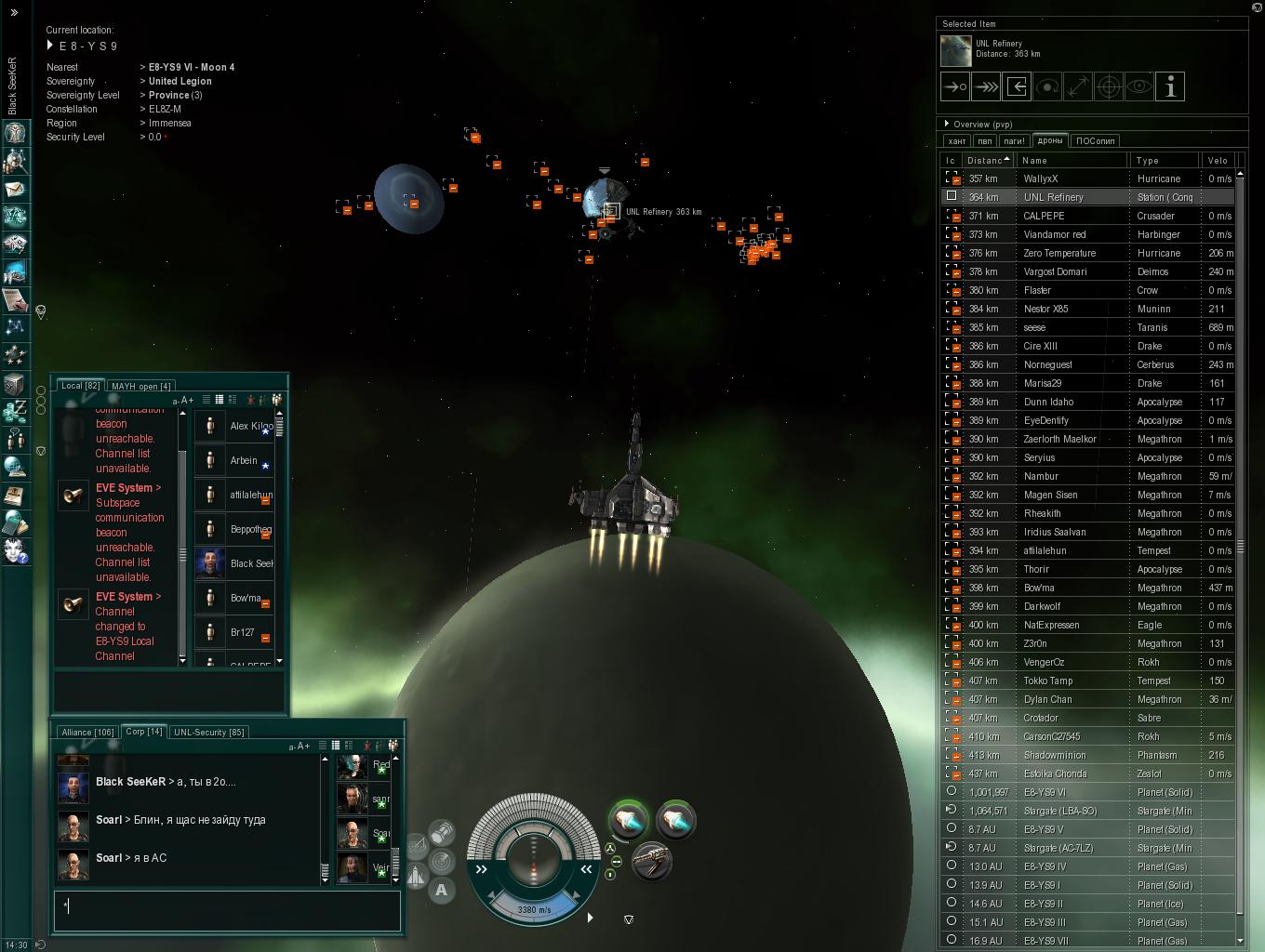
Task: Click the dock button for the selected item
Action: pos(1017,87)
